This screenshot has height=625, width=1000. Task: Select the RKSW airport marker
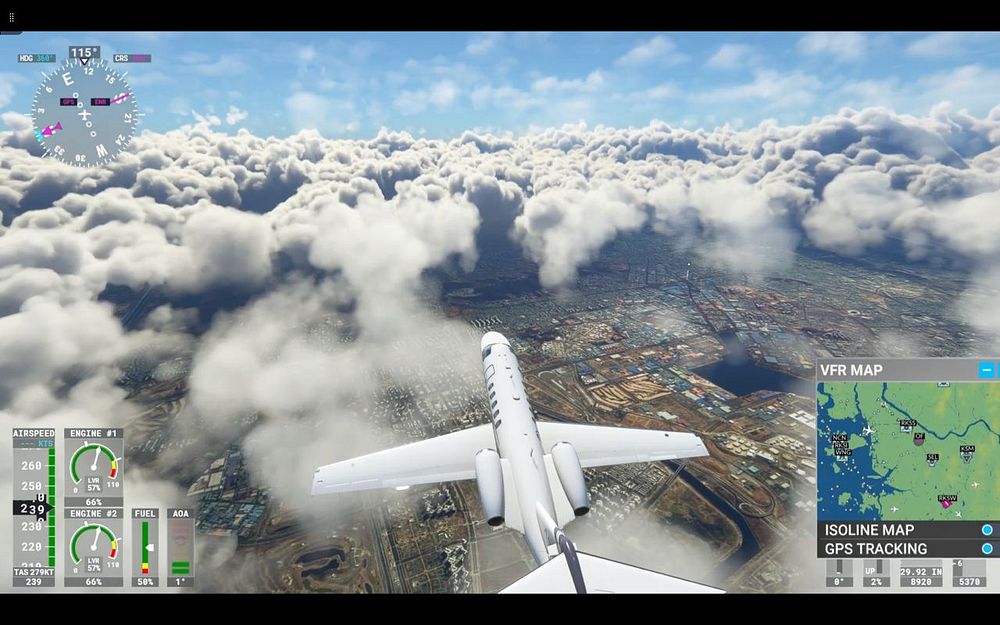pos(946,499)
